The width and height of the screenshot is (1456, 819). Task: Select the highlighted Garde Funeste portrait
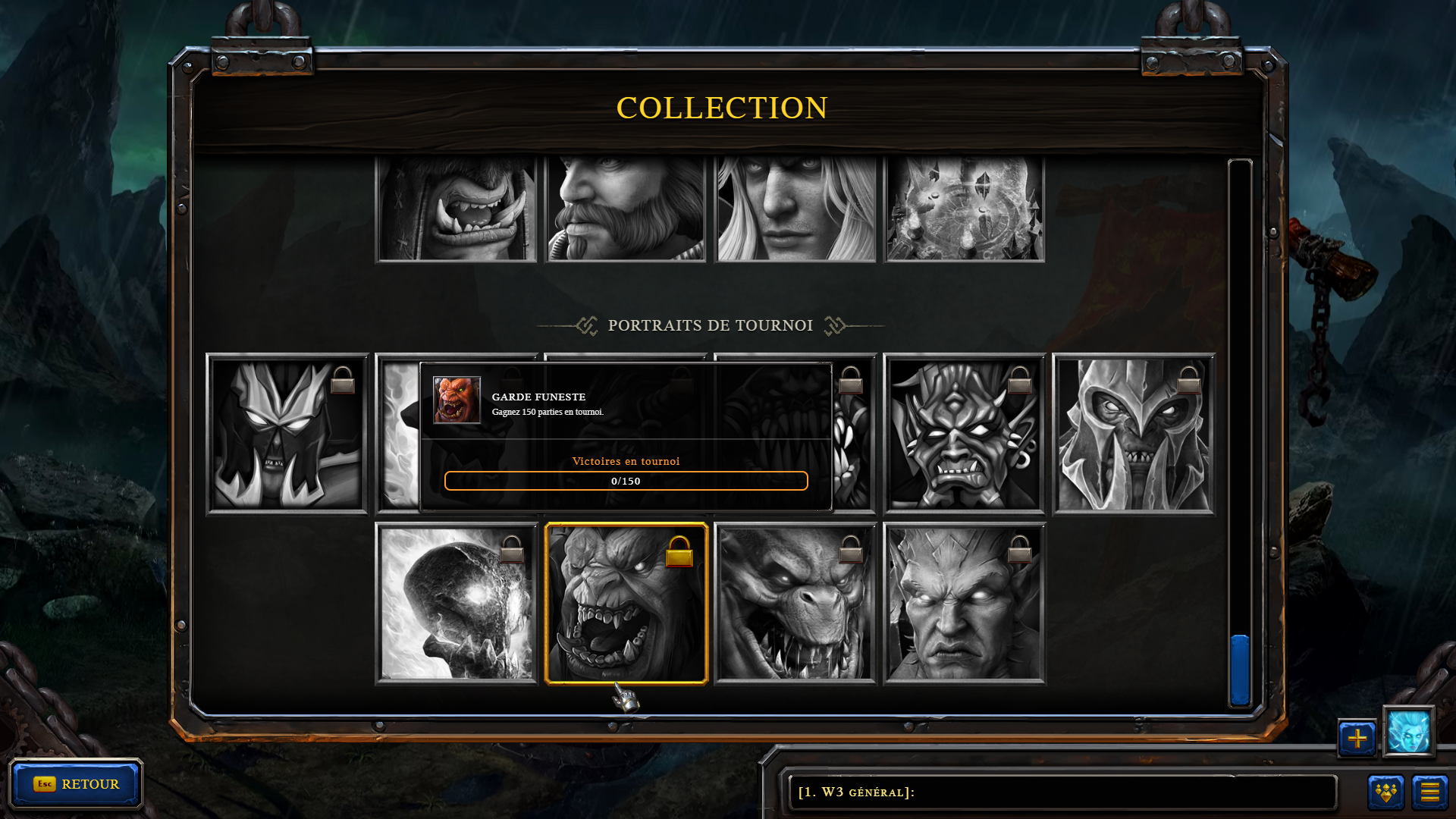click(x=626, y=604)
